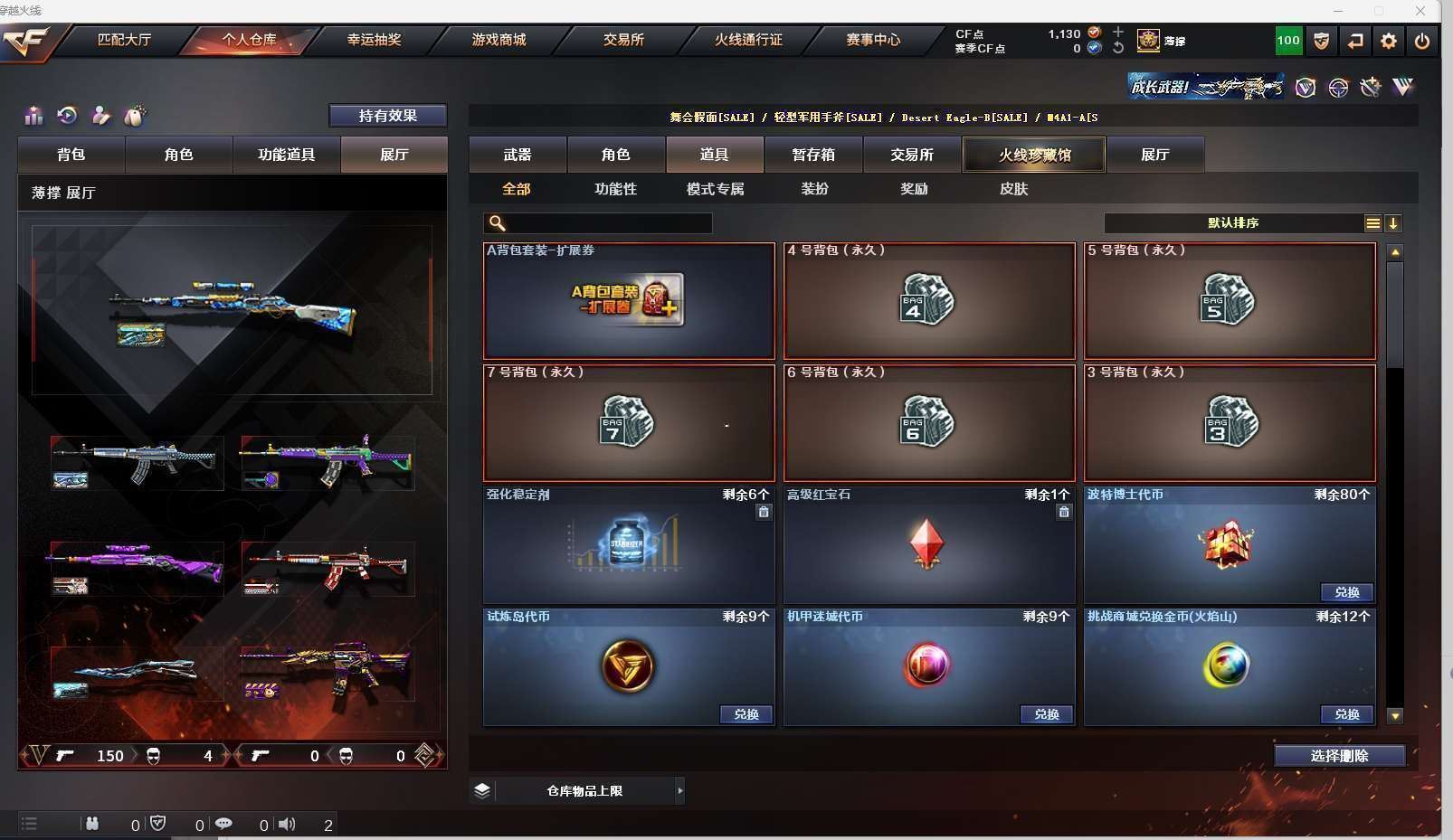This screenshot has height=840, width=1453.
Task: Filter items by 皮肤 skins
Action: [x=1013, y=189]
